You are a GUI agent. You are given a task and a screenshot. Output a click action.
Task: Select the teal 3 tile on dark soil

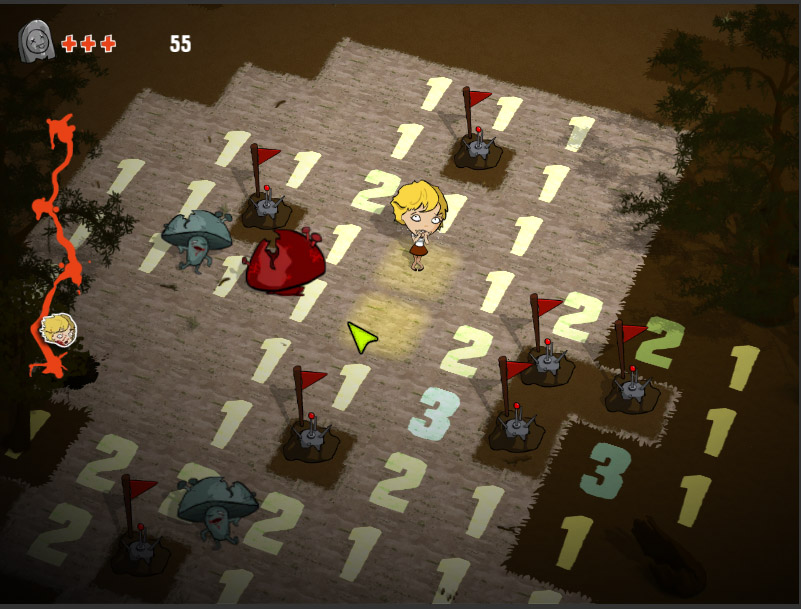click(x=606, y=469)
